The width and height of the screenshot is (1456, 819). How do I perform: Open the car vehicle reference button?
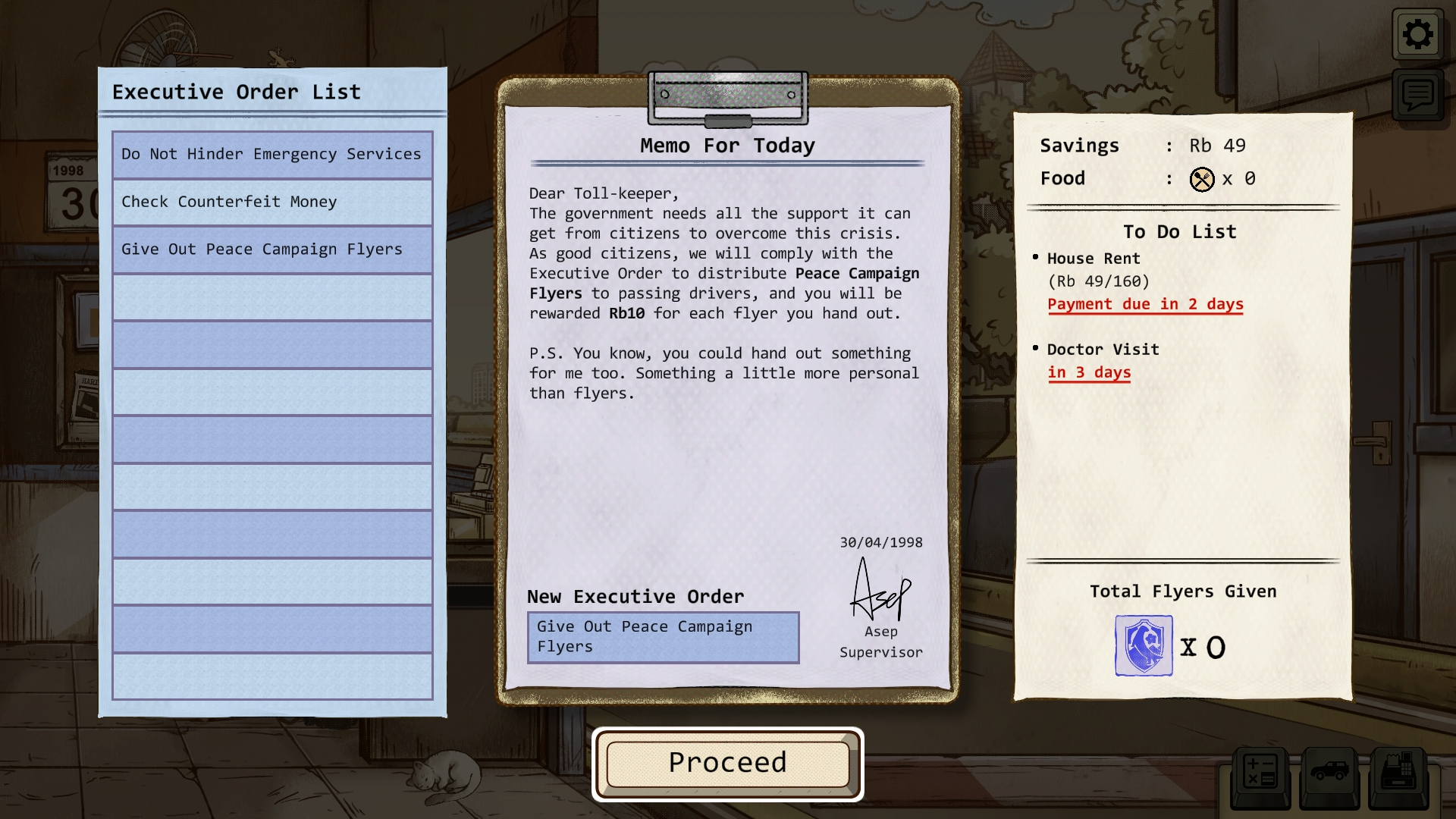coord(1329,775)
